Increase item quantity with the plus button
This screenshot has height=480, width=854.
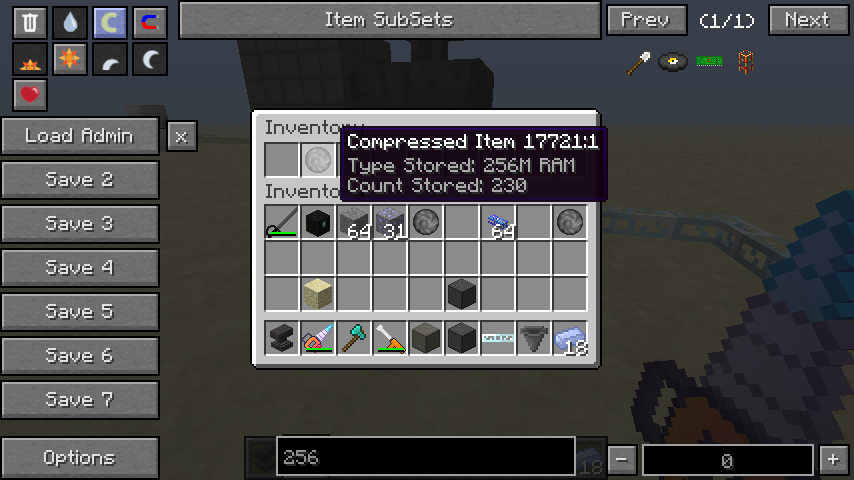click(x=833, y=460)
